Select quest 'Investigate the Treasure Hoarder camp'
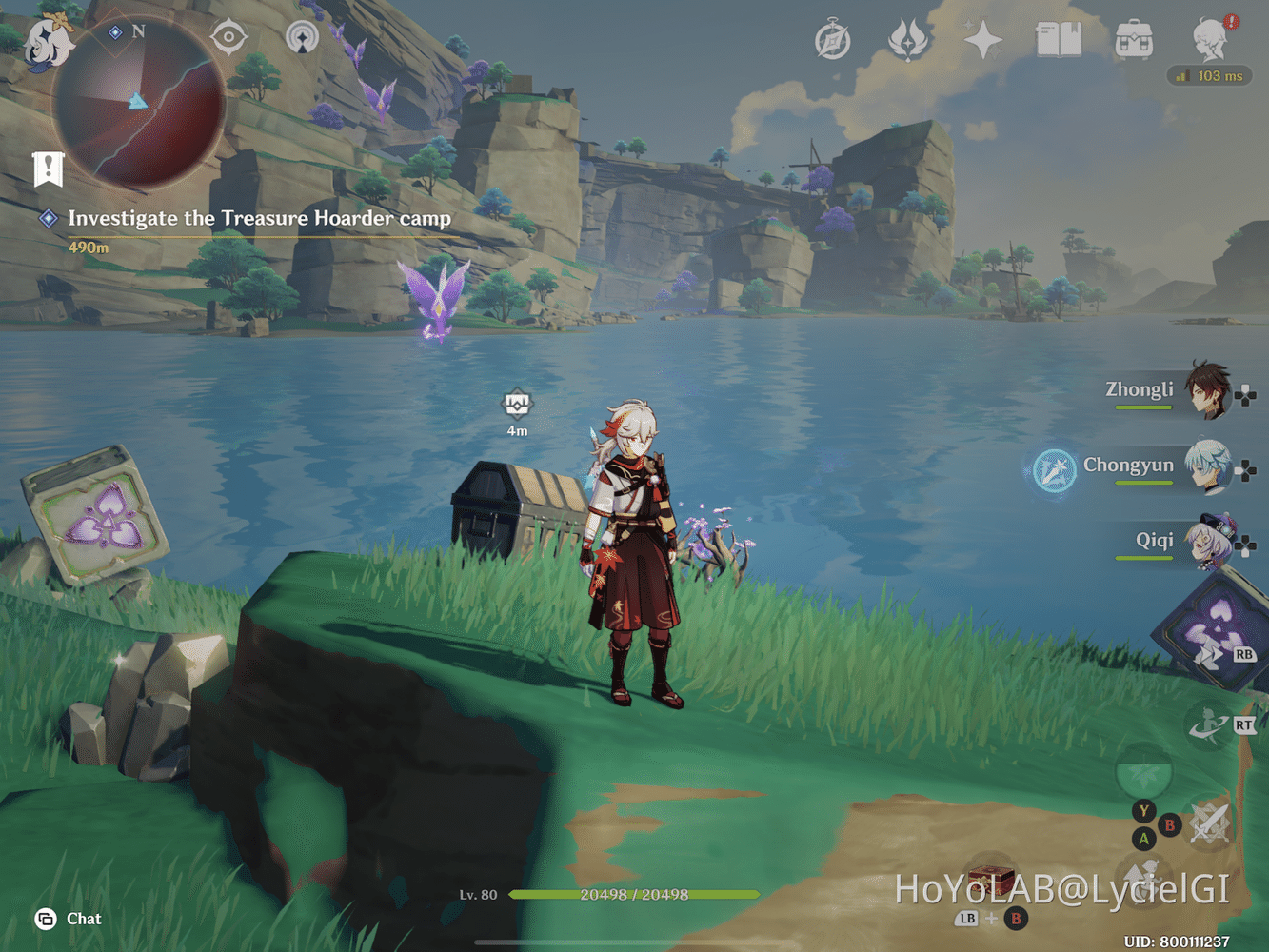 260,219
